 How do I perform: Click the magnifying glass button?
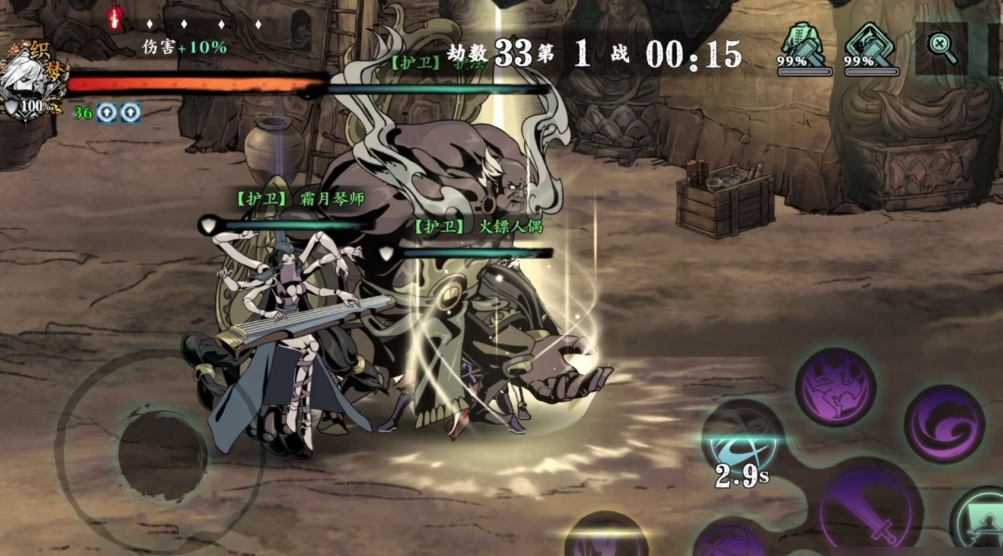pyautogui.click(x=941, y=48)
